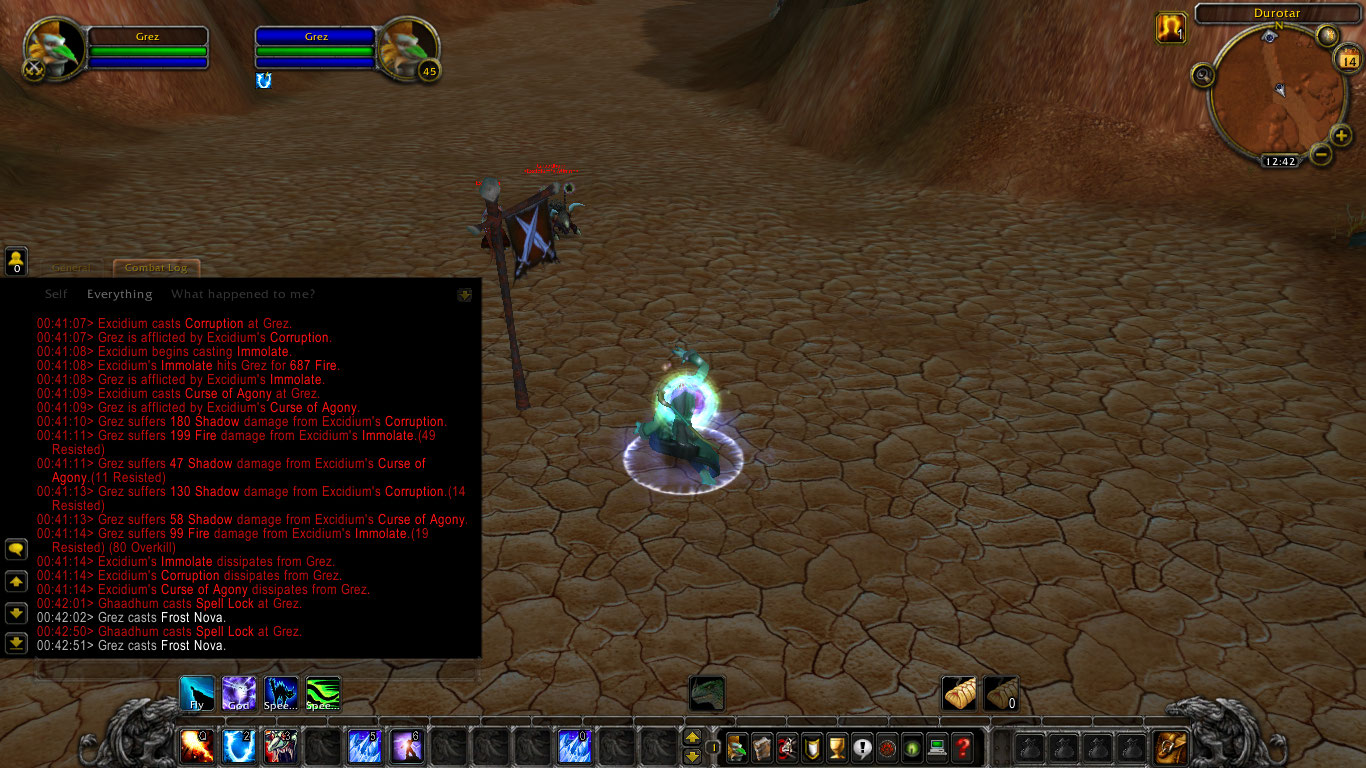Switch the combat log filter to Self

(55, 293)
